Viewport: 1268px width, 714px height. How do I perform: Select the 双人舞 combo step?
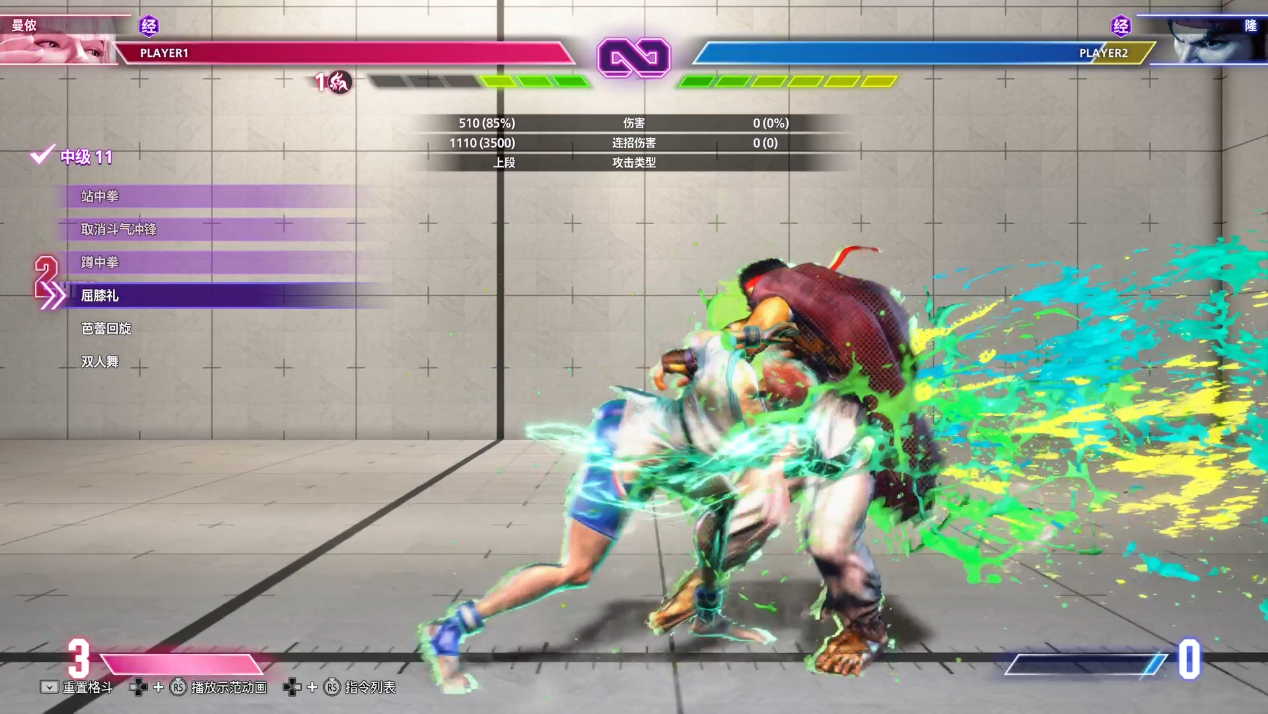tap(100, 362)
